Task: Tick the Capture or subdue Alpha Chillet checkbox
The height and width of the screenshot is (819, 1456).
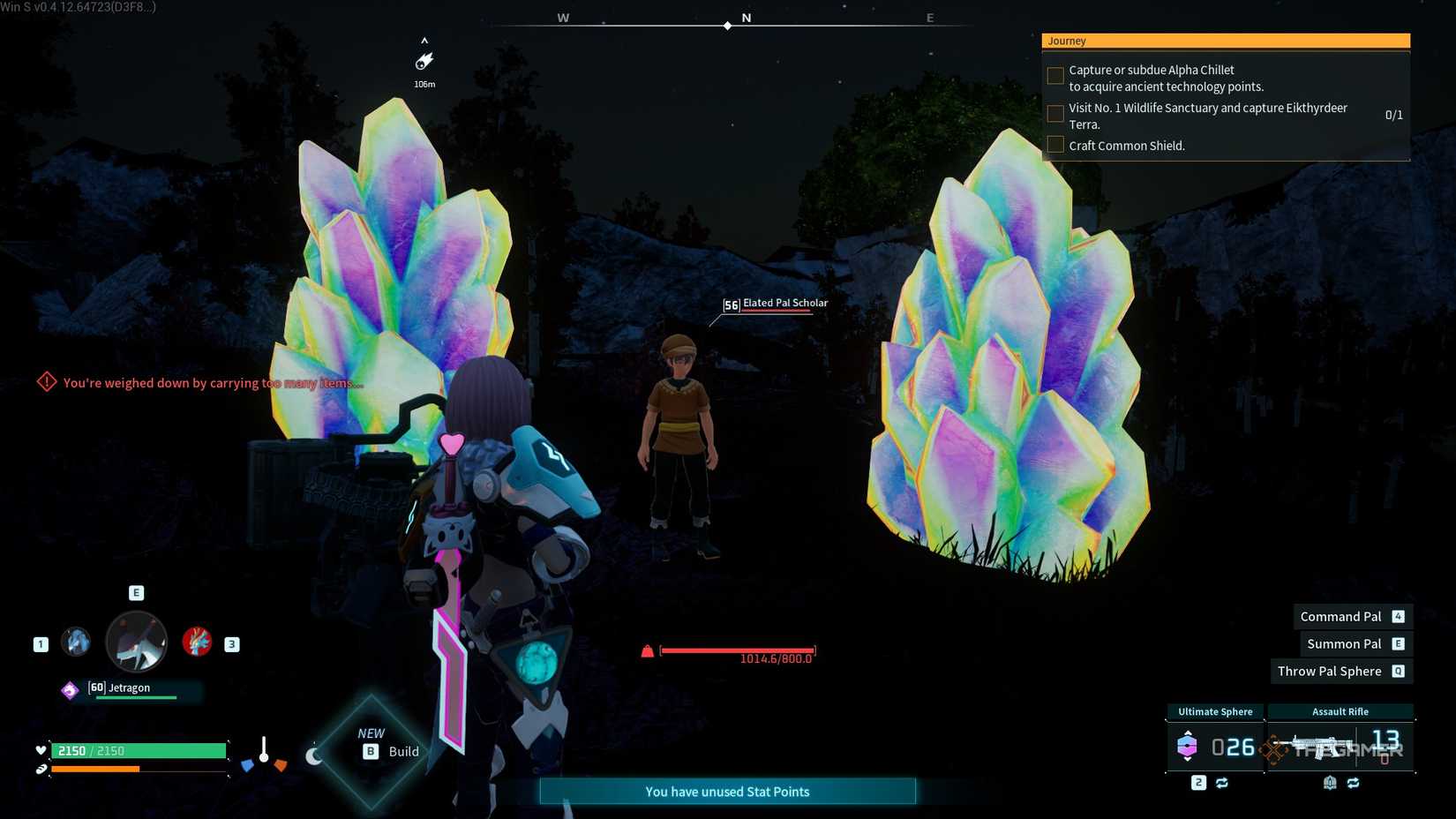Action: point(1055,76)
